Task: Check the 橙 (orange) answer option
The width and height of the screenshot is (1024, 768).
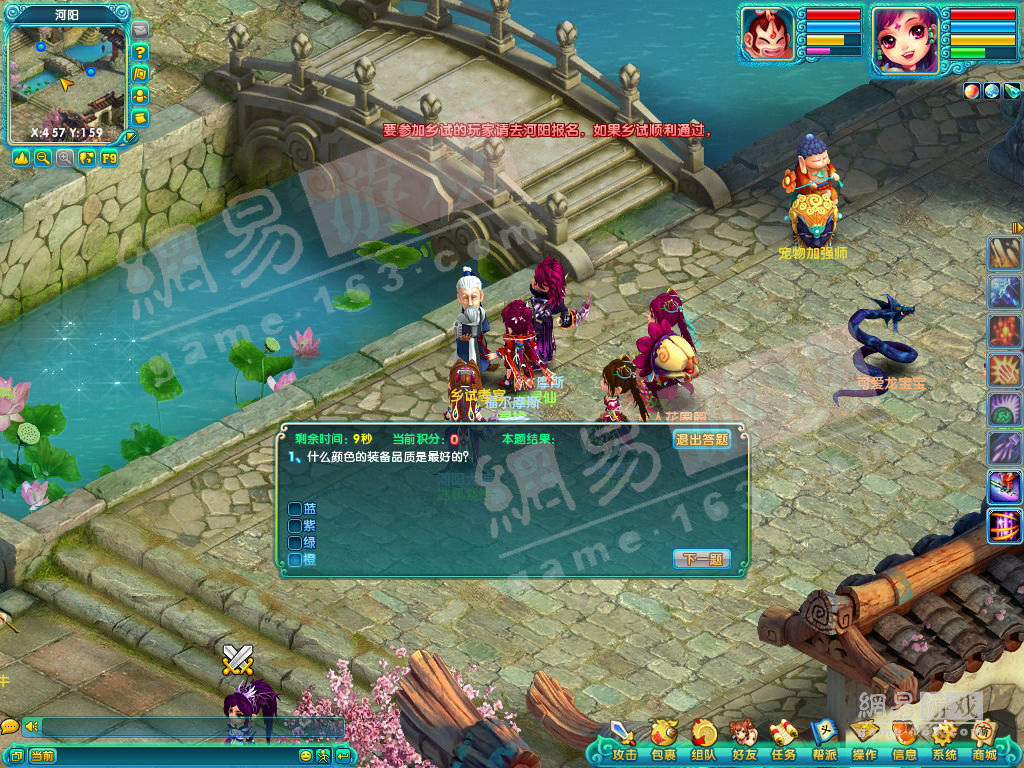Action: point(295,559)
